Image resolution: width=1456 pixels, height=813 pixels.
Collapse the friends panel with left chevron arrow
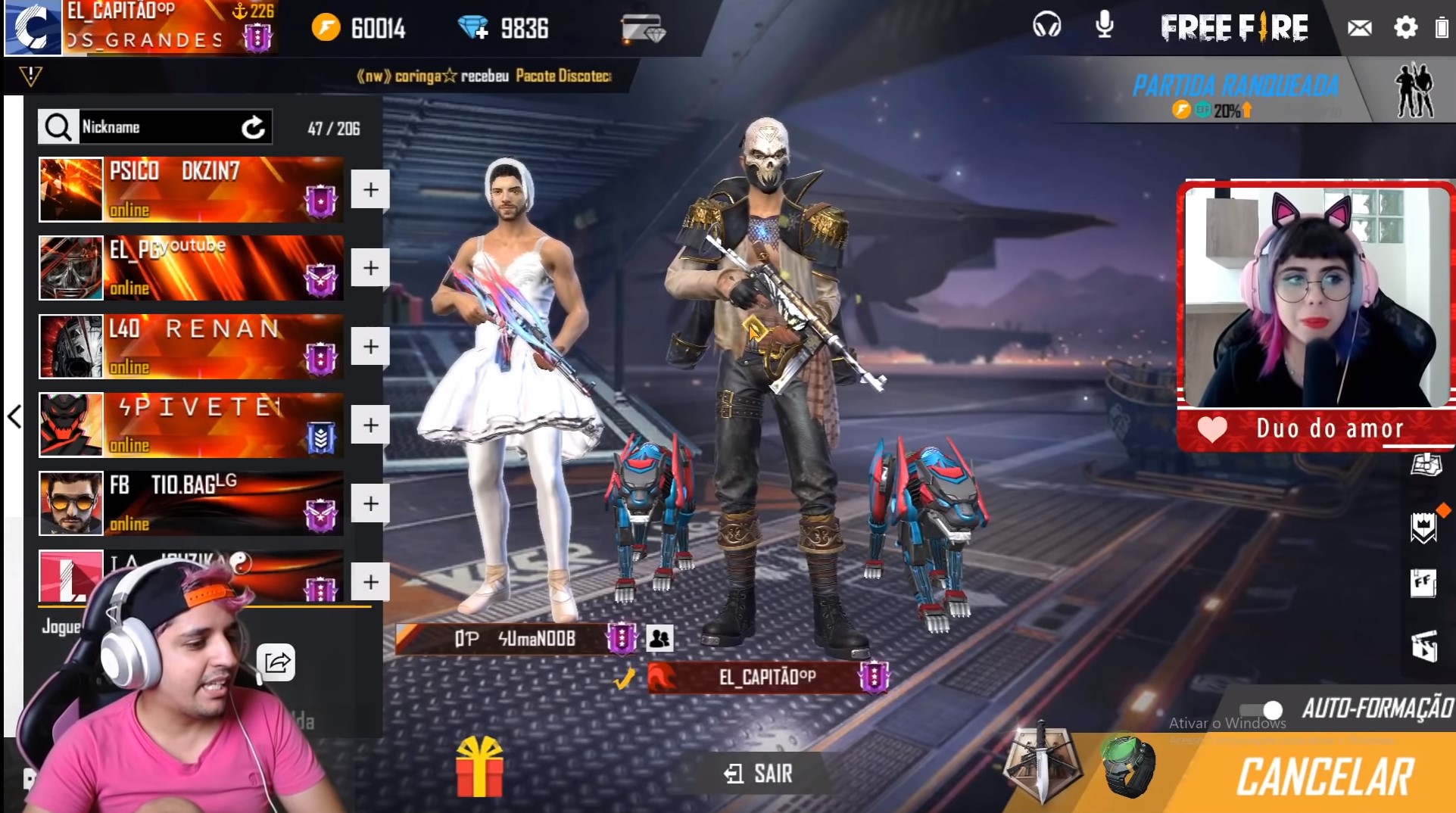tap(14, 416)
